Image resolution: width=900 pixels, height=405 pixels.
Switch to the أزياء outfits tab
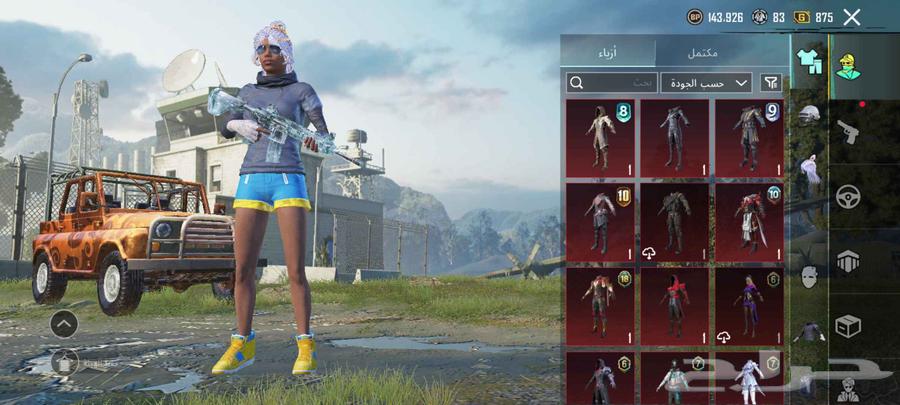point(607,53)
